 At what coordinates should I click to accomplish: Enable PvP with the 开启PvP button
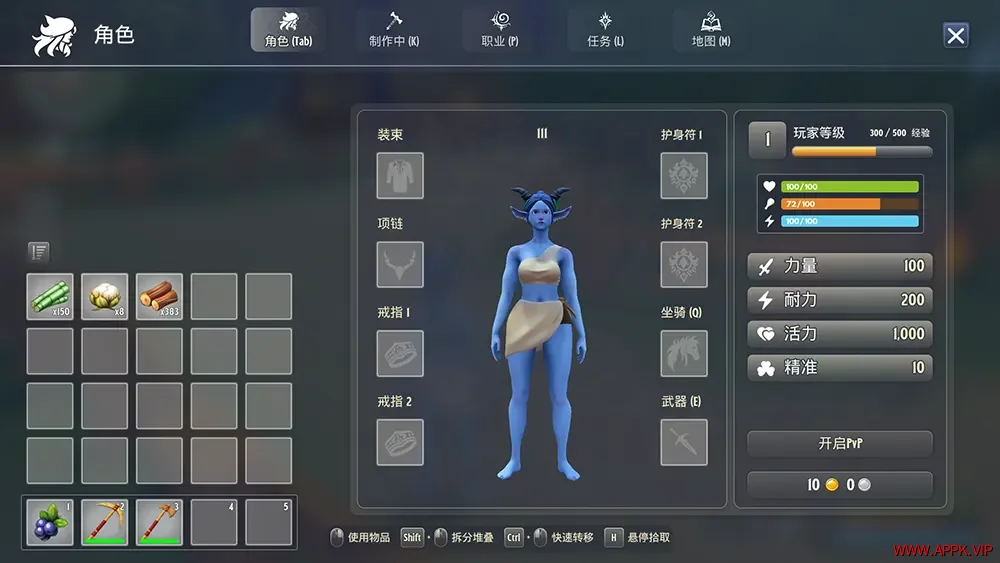tap(839, 443)
